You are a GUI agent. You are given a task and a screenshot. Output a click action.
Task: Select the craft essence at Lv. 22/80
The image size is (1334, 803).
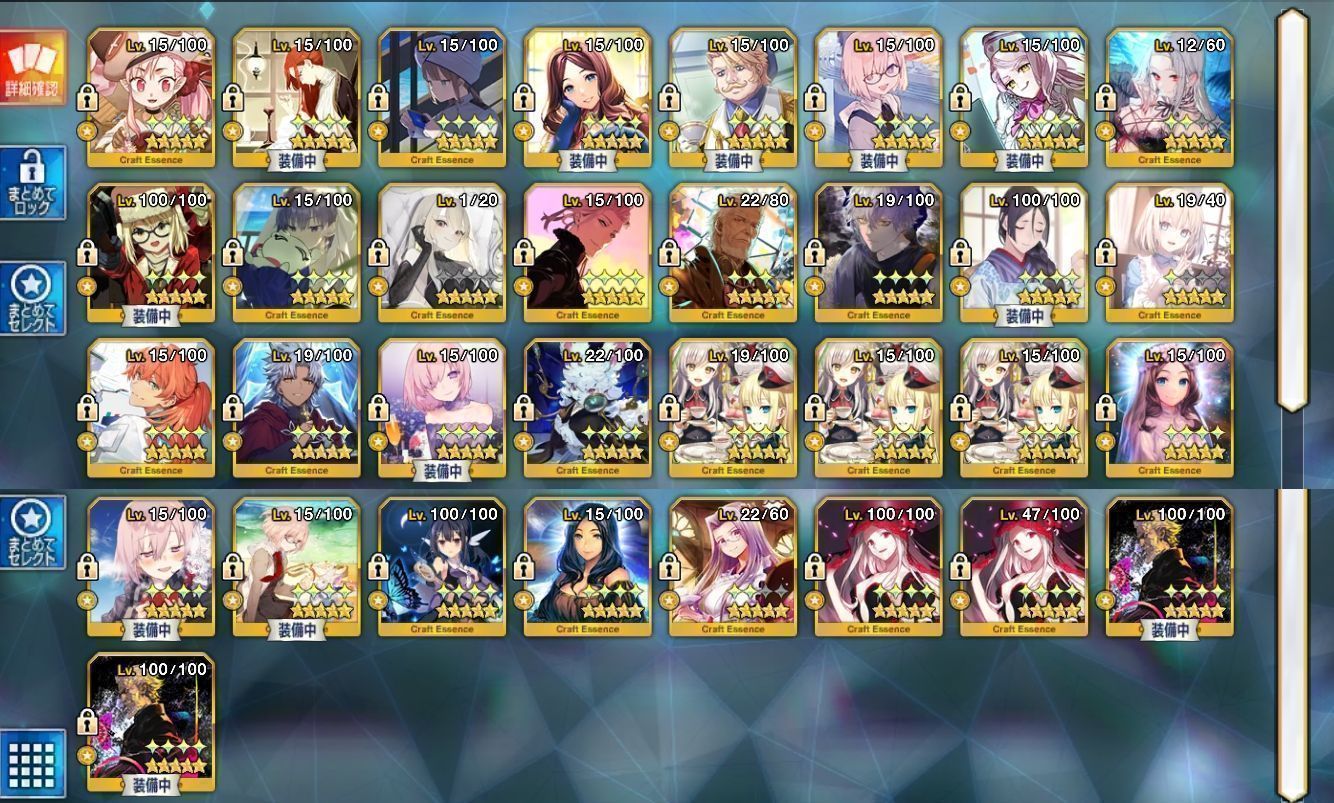pos(733,253)
